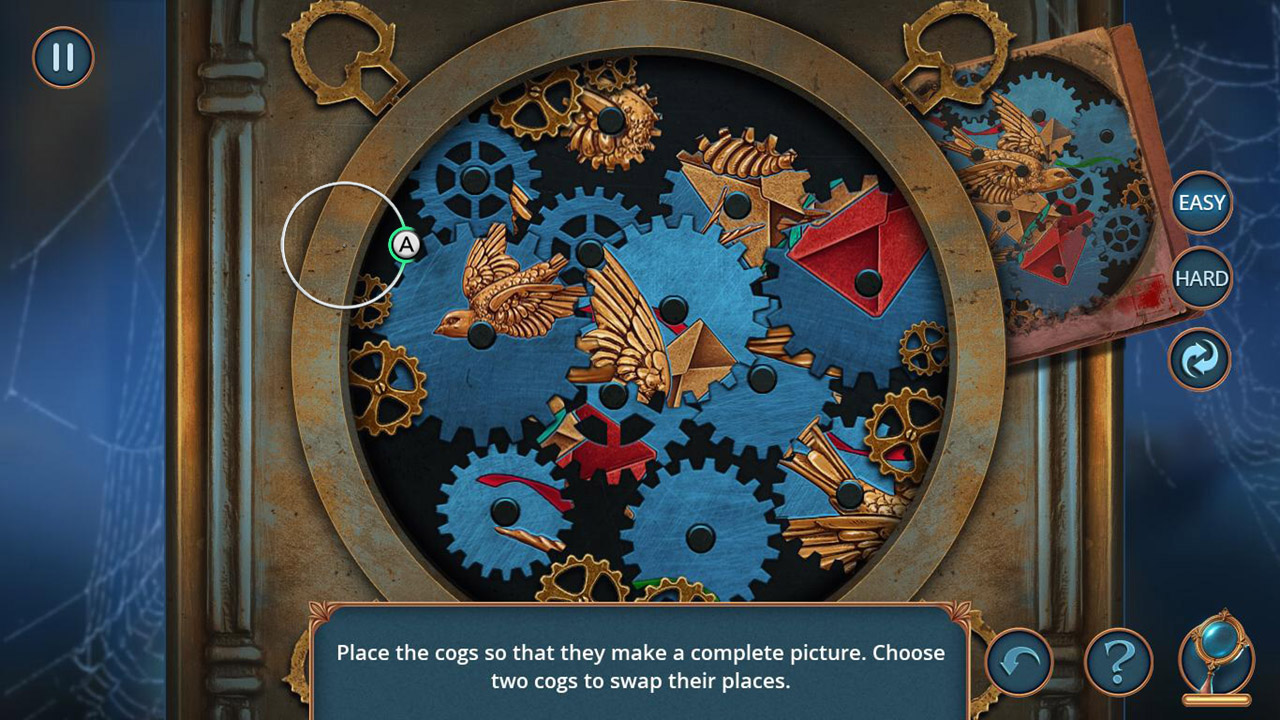Click the cog marked with letter A
Viewport: 1280px width, 720px height.
click(404, 243)
